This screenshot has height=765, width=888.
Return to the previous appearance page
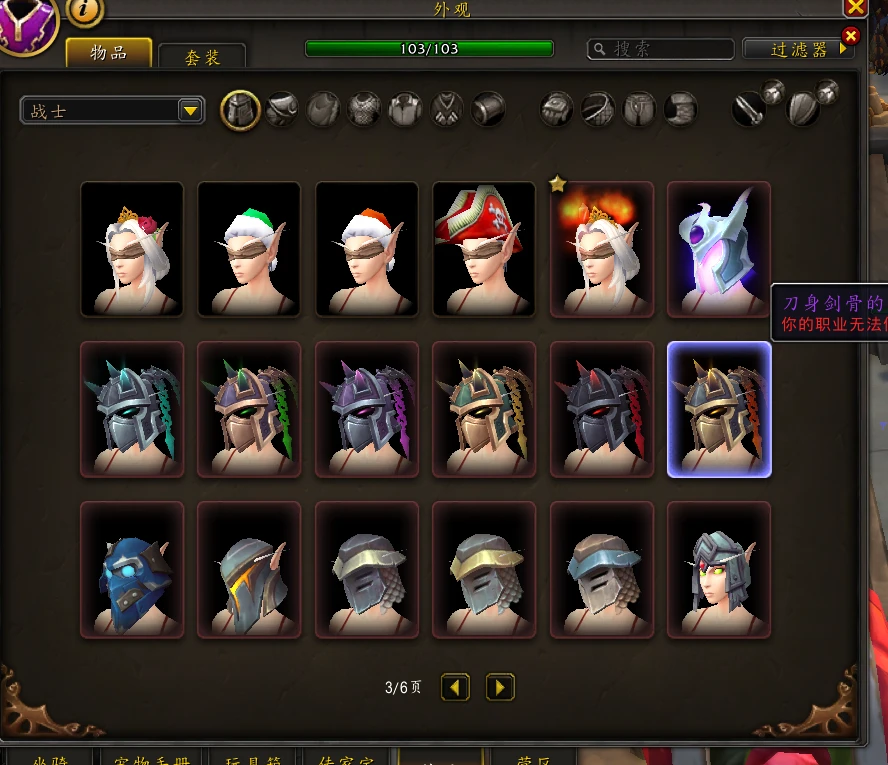pos(456,687)
